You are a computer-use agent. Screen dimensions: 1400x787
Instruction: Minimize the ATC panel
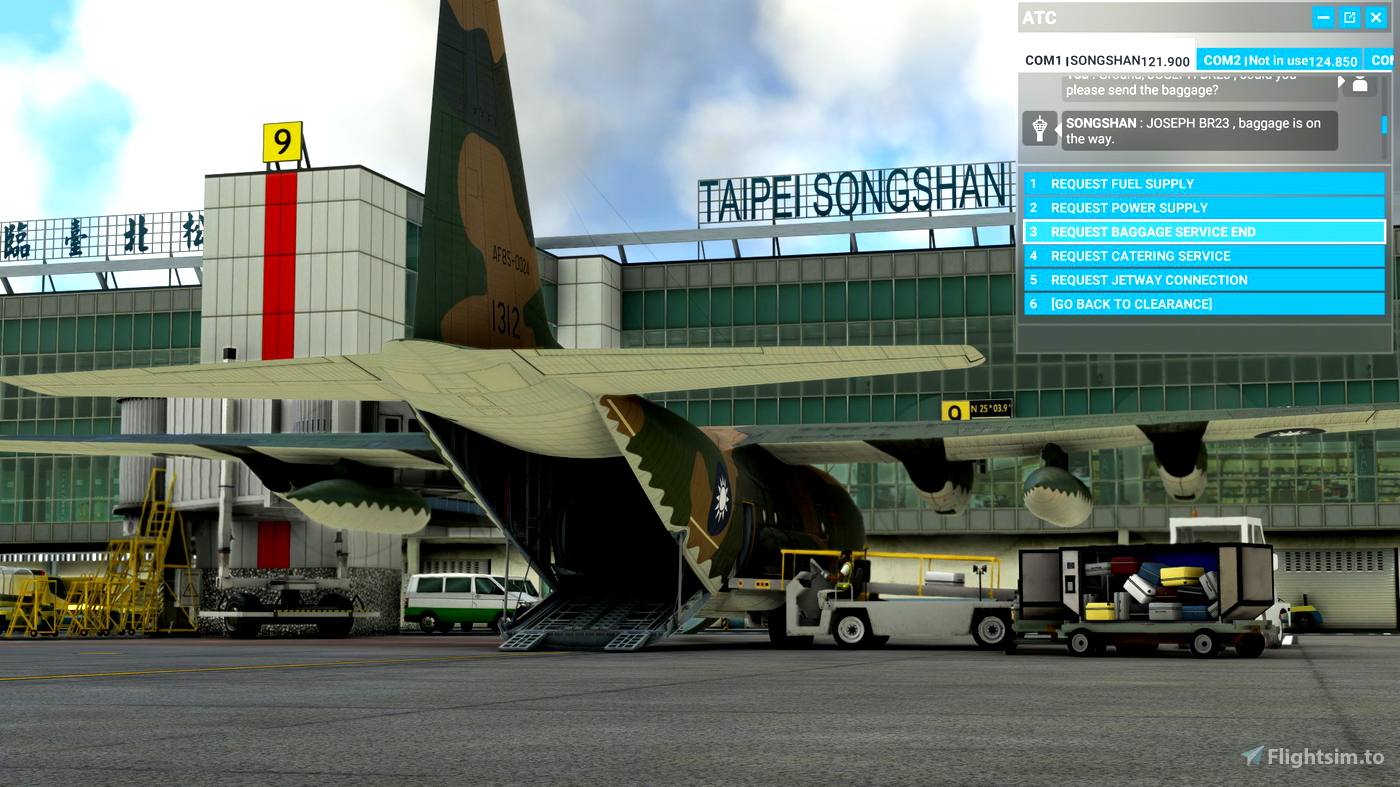1322,17
